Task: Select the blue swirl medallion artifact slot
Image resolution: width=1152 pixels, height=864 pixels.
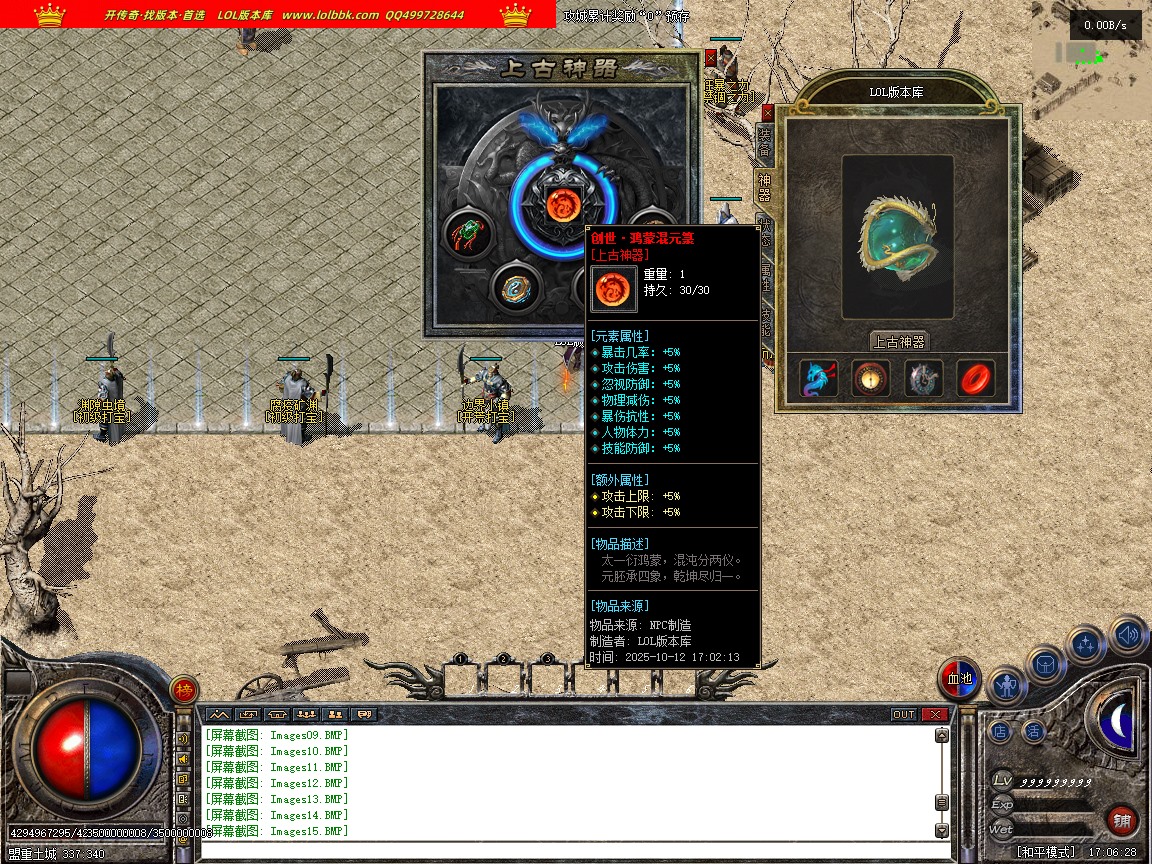Action: click(x=516, y=288)
